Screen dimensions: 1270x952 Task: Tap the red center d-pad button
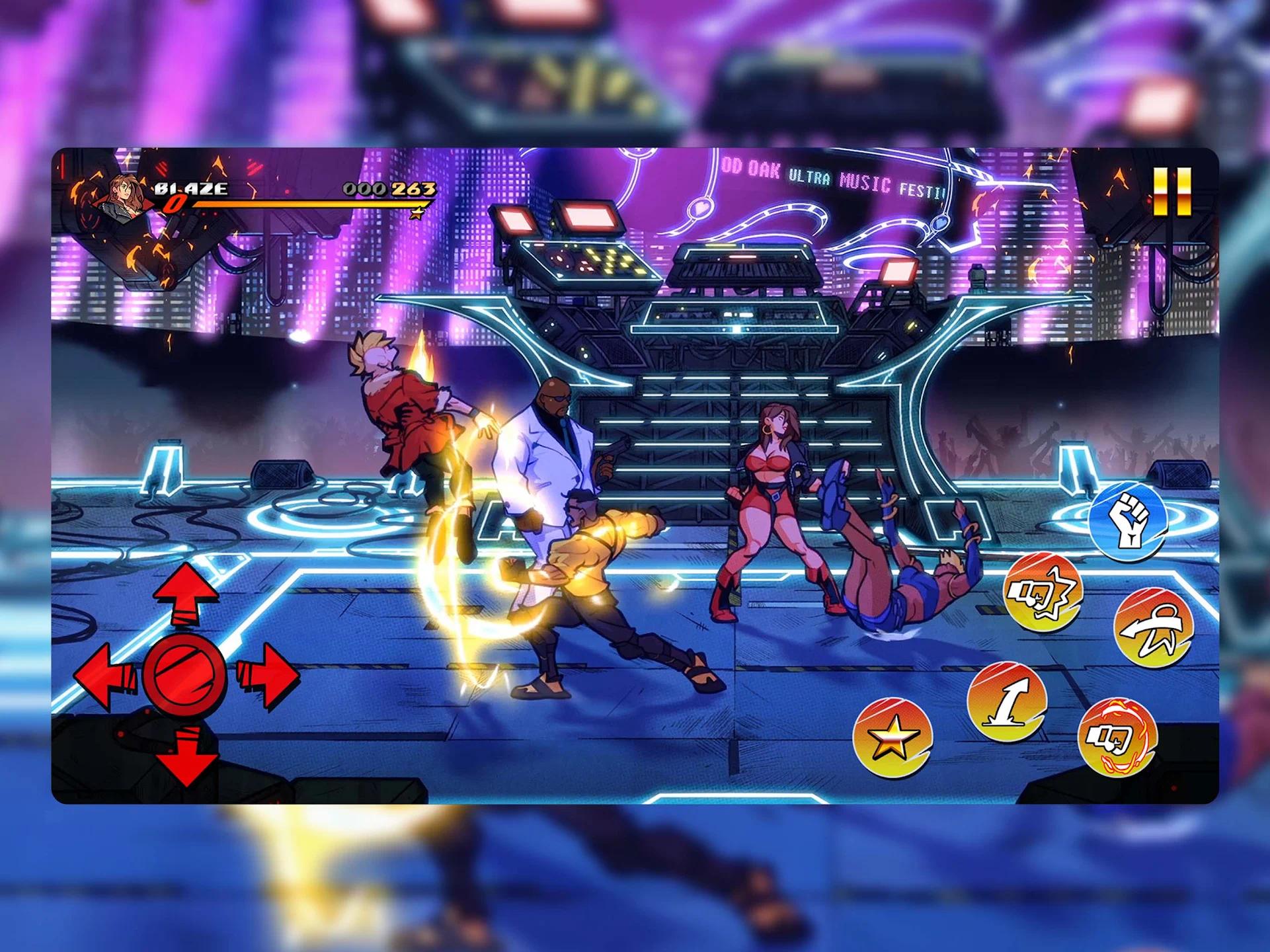point(184,675)
